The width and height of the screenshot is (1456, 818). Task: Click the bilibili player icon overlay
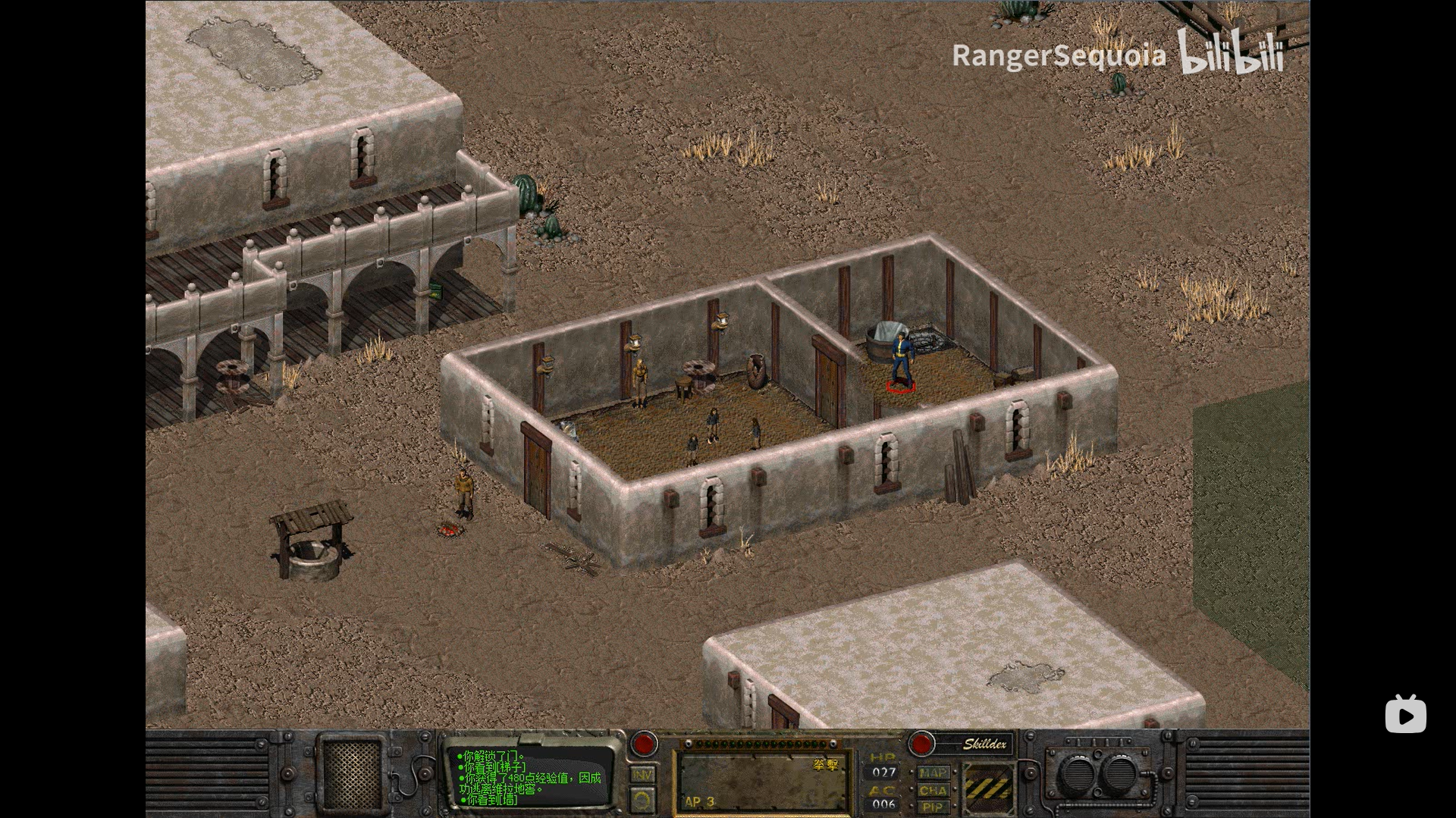pos(1405,714)
